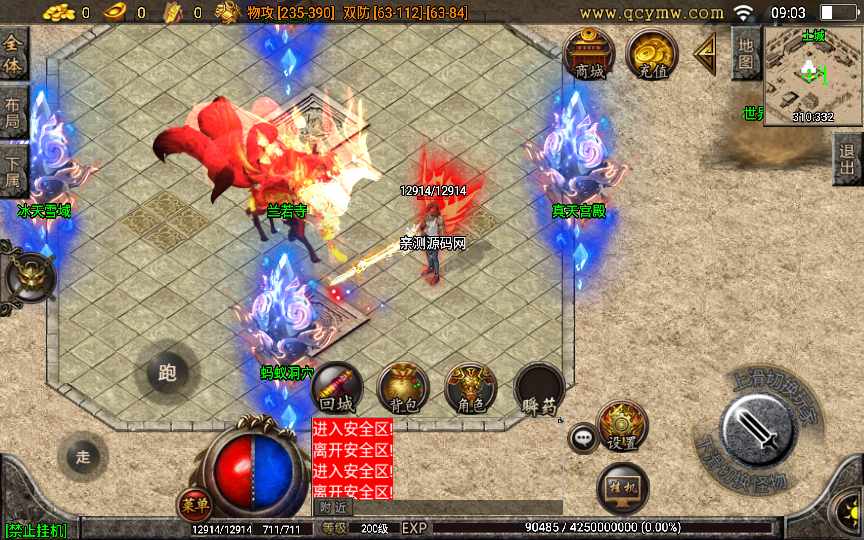The image size is (864, 540).
Task: Show the 角色 character sheet
Action: click(470, 390)
